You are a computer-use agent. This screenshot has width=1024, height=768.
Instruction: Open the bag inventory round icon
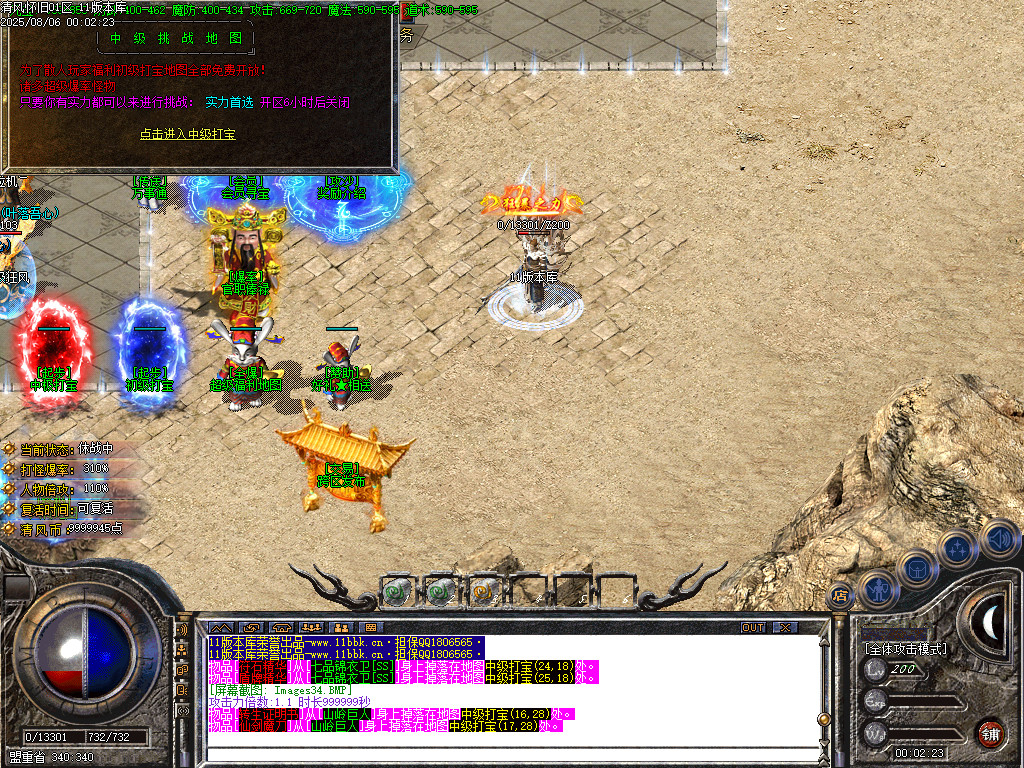tap(916, 568)
